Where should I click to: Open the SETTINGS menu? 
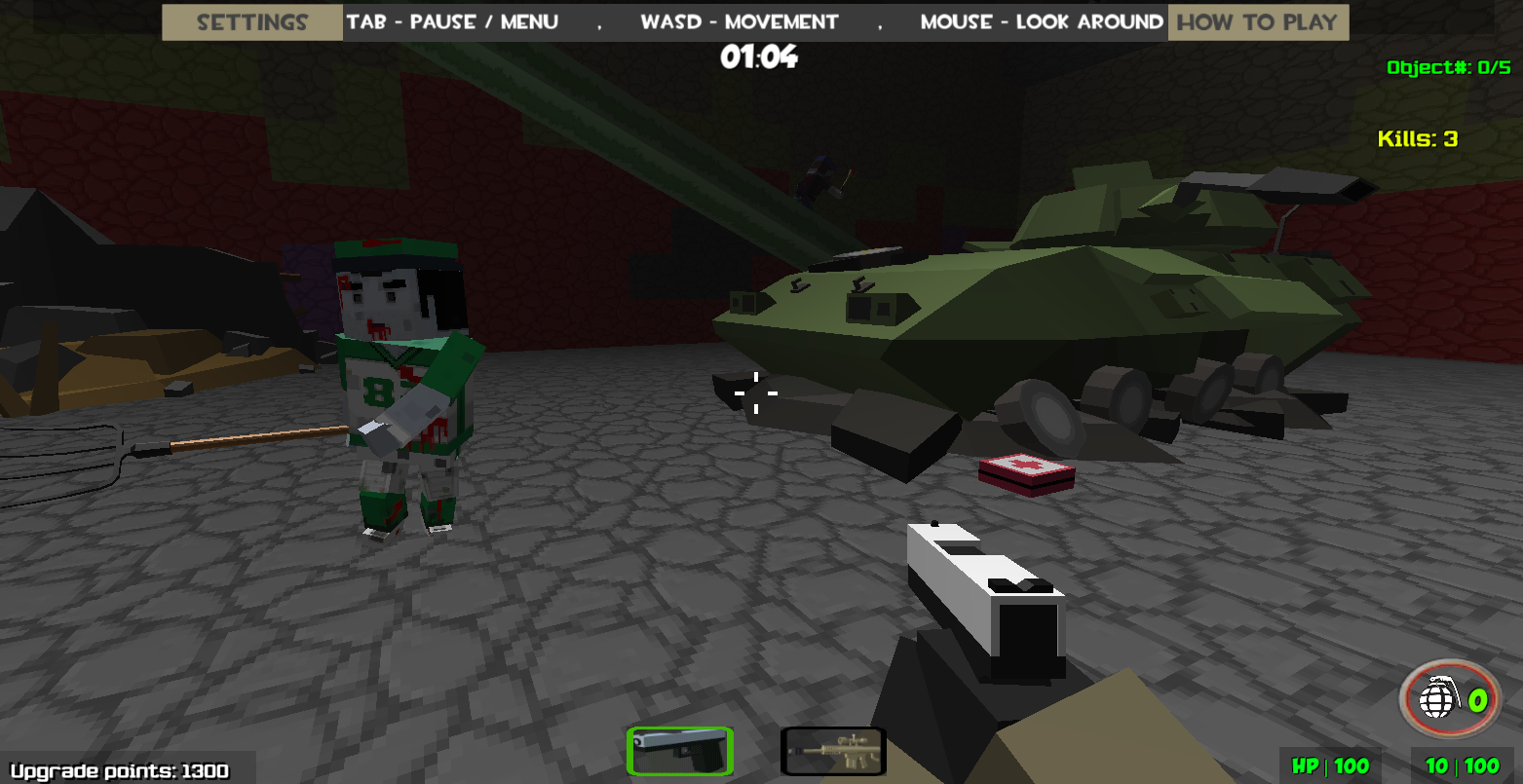(x=251, y=21)
